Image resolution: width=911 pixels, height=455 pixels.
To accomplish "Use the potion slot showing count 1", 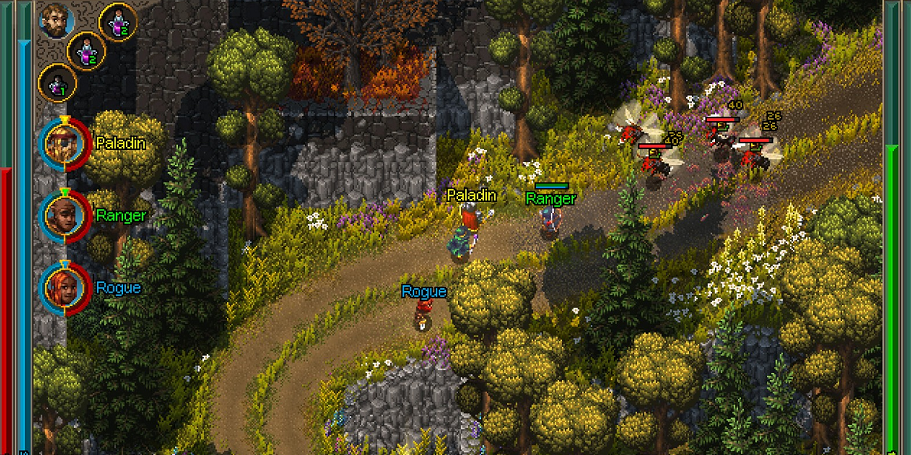I will click(57, 84).
